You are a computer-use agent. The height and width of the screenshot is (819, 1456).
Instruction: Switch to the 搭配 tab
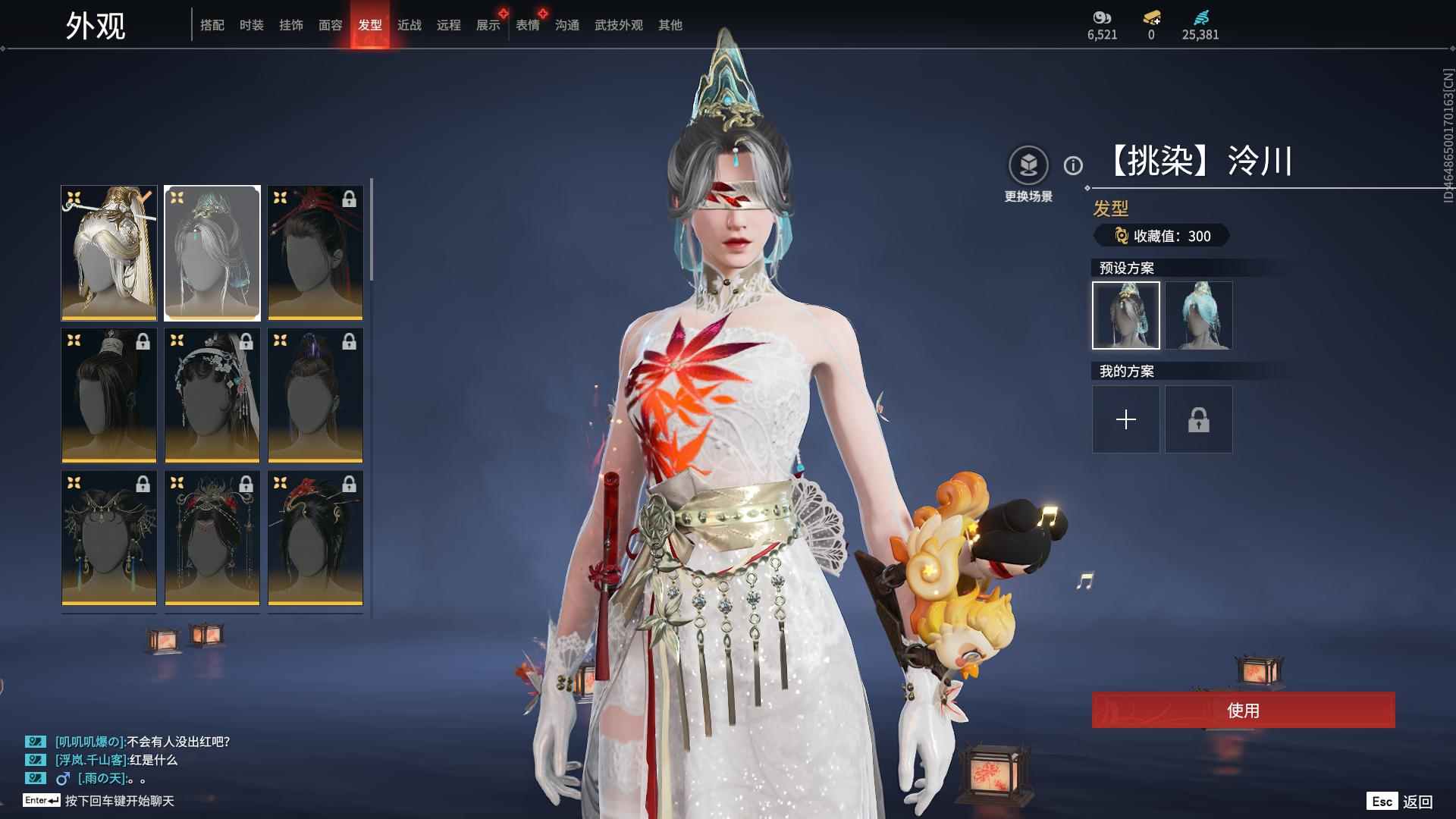[x=212, y=25]
